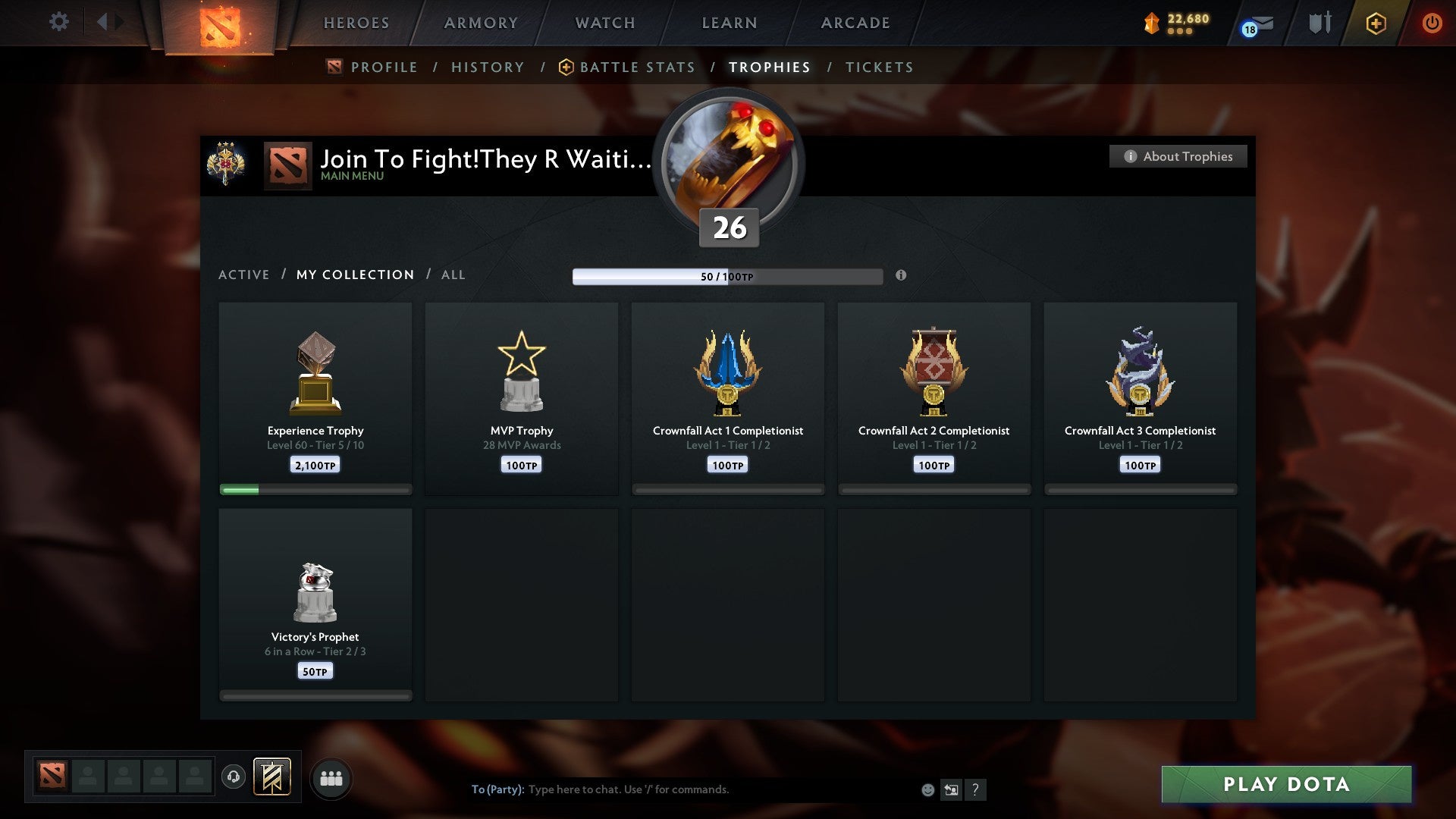Click the red power button
Image resolution: width=1456 pixels, height=819 pixels.
tap(1432, 23)
